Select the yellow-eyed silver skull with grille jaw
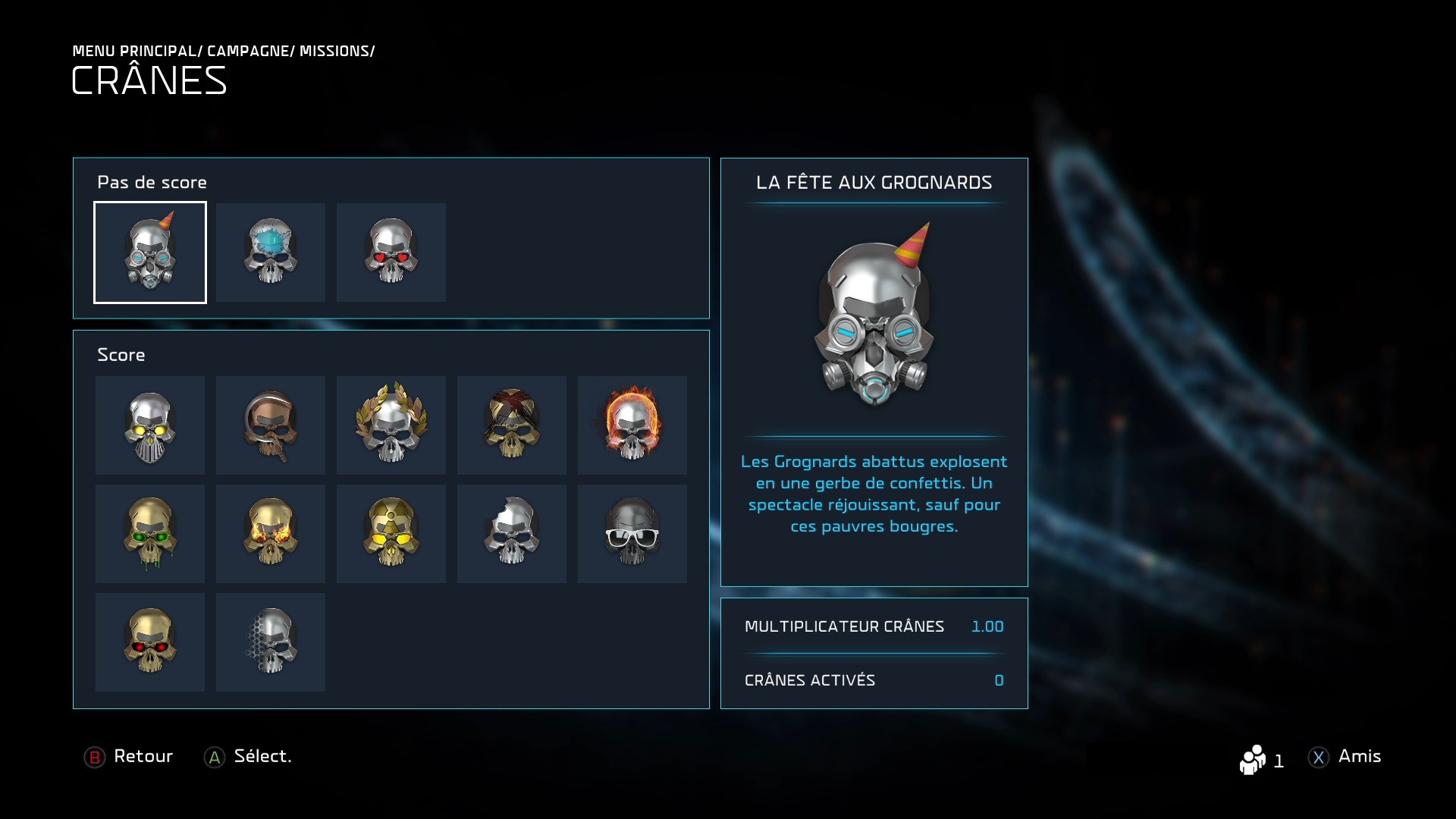 click(150, 425)
